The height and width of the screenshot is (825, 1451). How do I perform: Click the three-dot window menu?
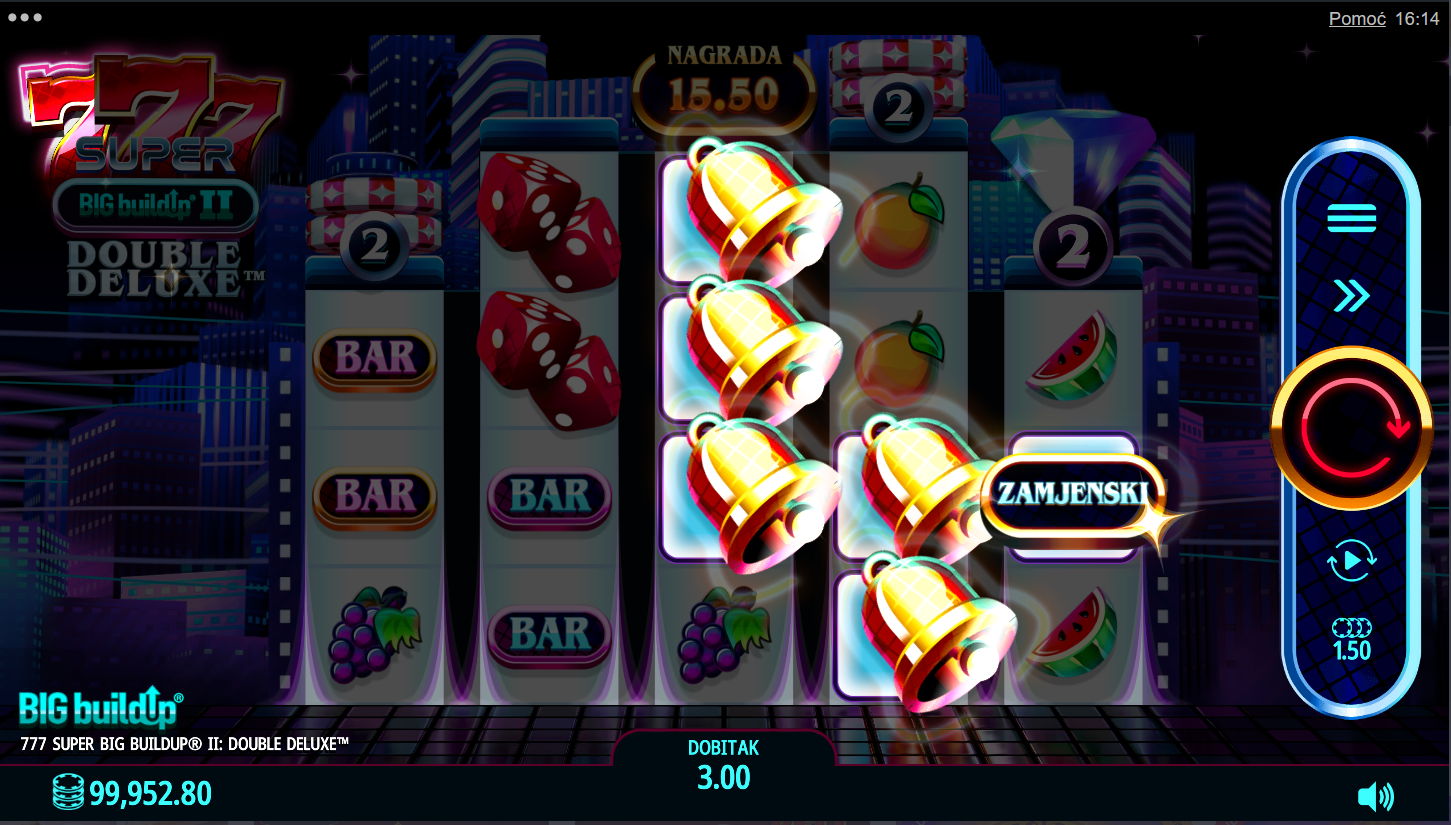coord(24,18)
